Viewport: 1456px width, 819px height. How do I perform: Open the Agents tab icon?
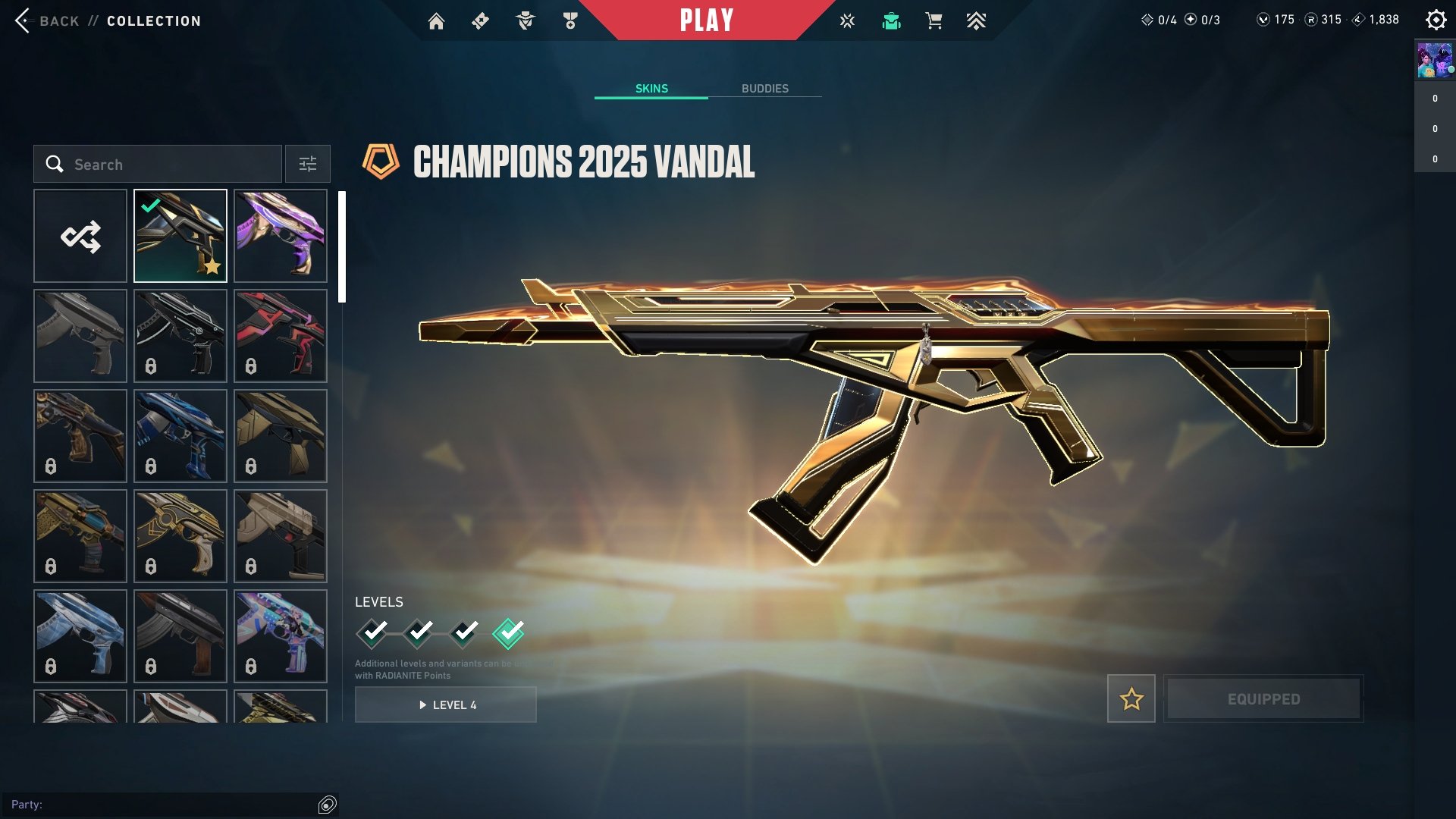pos(526,20)
